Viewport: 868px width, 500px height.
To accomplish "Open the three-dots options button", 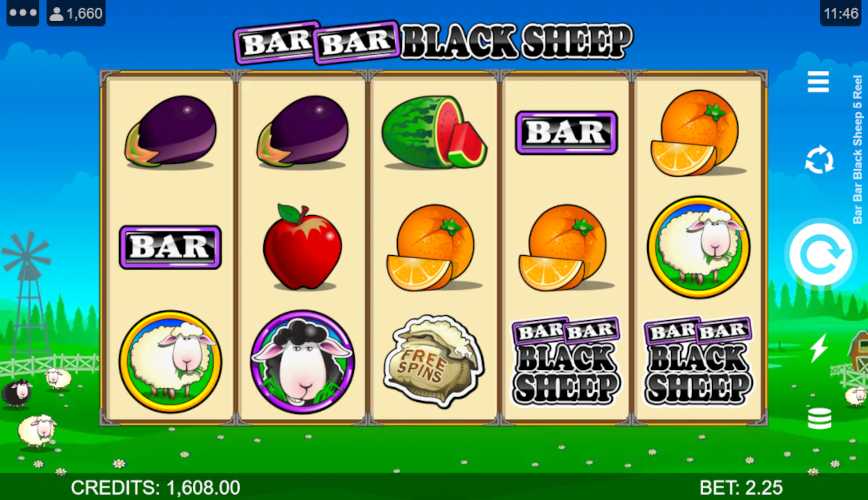I will (x=21, y=13).
